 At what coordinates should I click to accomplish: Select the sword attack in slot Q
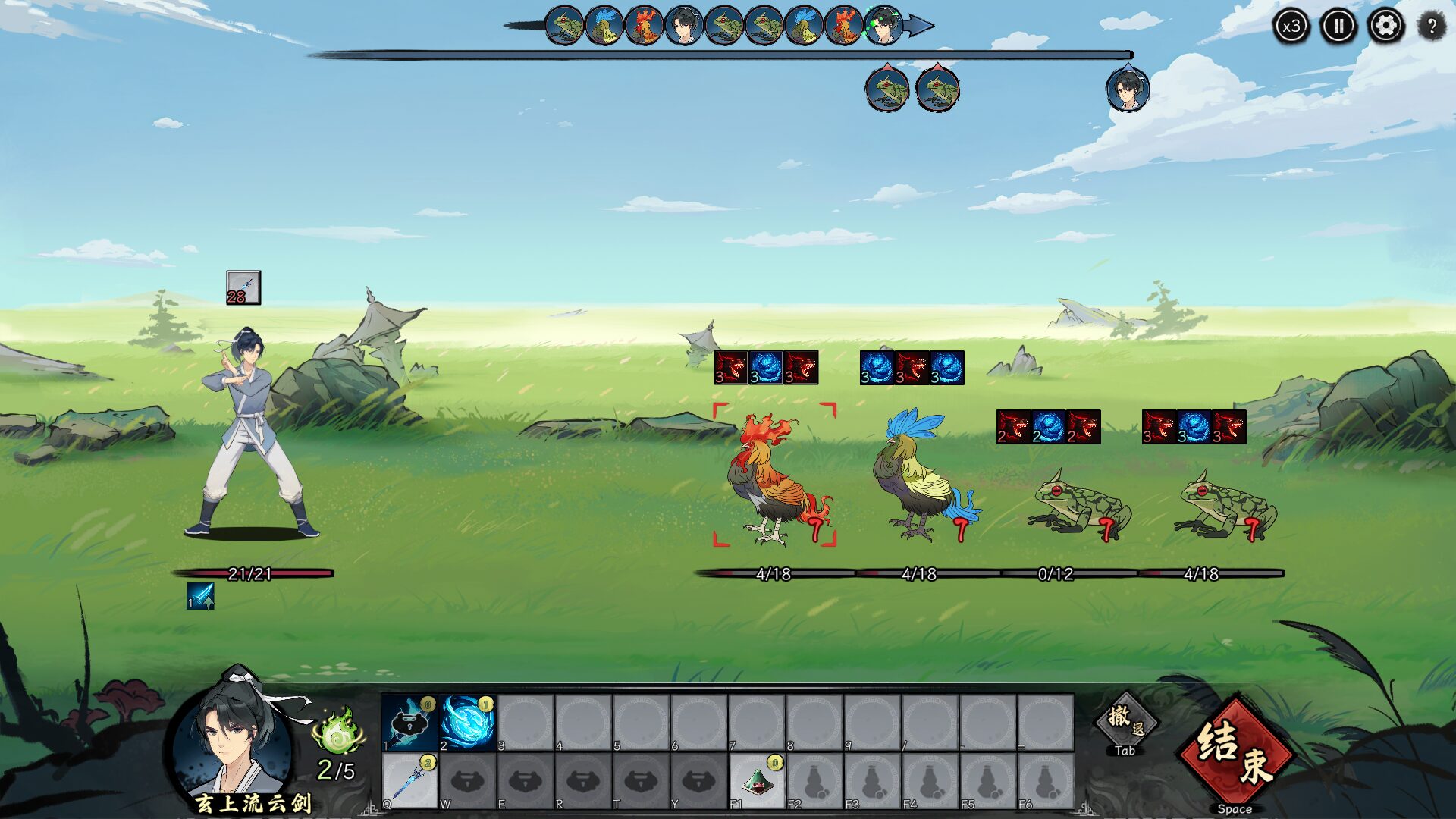pos(409,780)
